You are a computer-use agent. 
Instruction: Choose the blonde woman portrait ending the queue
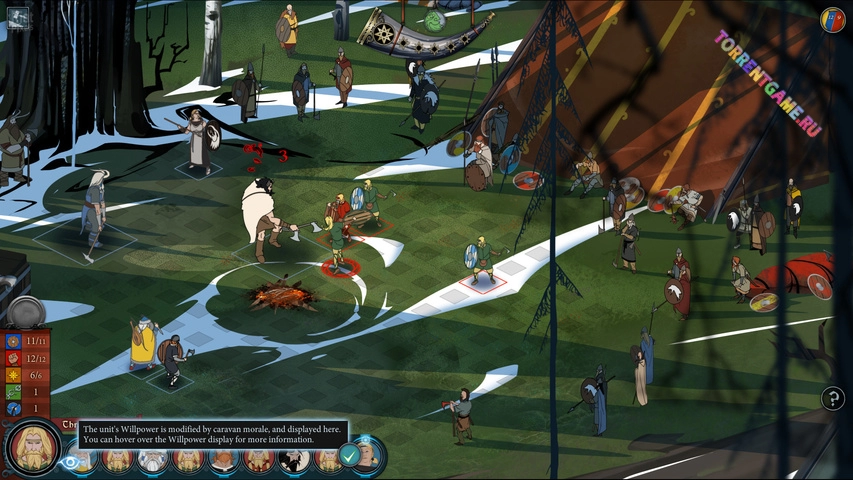click(368, 455)
